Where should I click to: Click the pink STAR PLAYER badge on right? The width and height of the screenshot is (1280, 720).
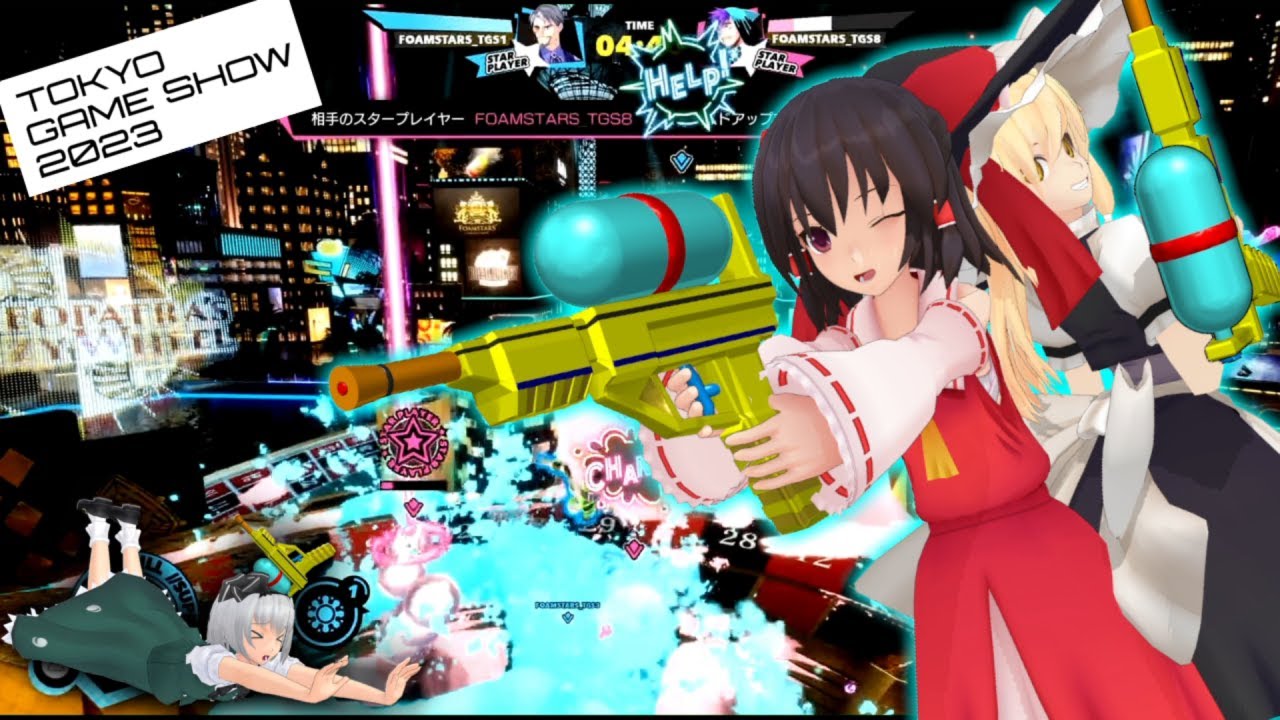(x=775, y=62)
